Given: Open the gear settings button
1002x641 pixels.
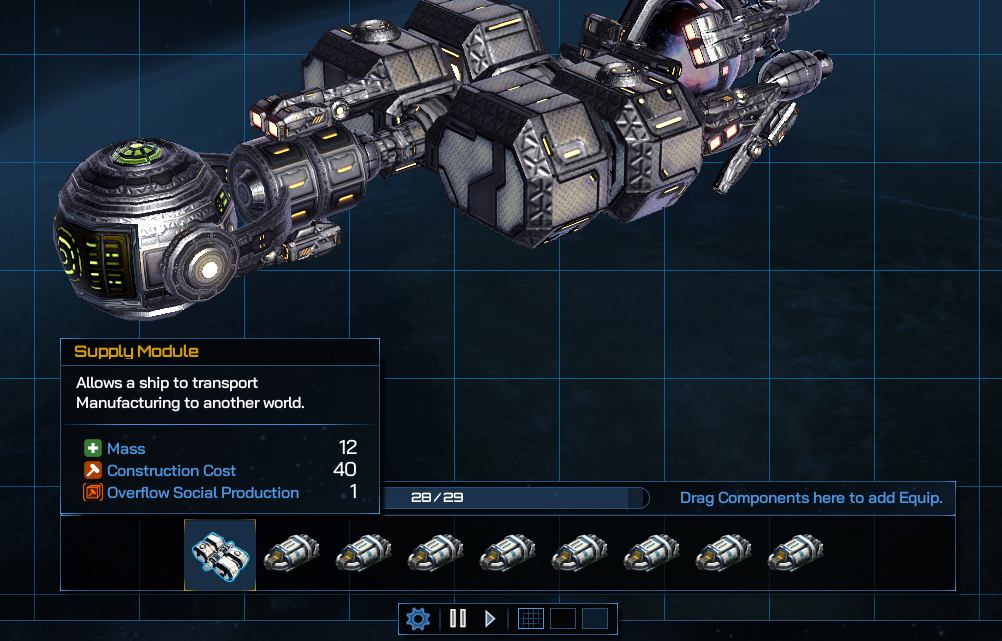Looking at the screenshot, I should point(418,619).
